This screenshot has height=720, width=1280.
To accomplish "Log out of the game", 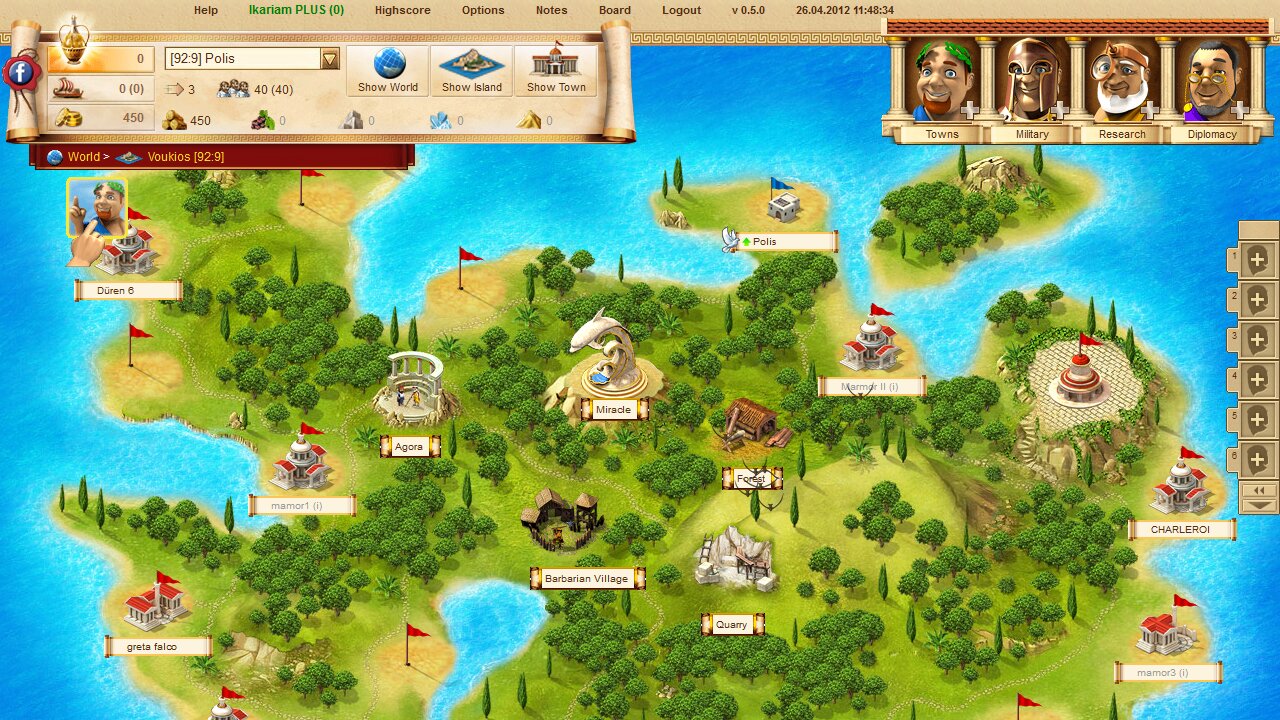I will click(681, 10).
